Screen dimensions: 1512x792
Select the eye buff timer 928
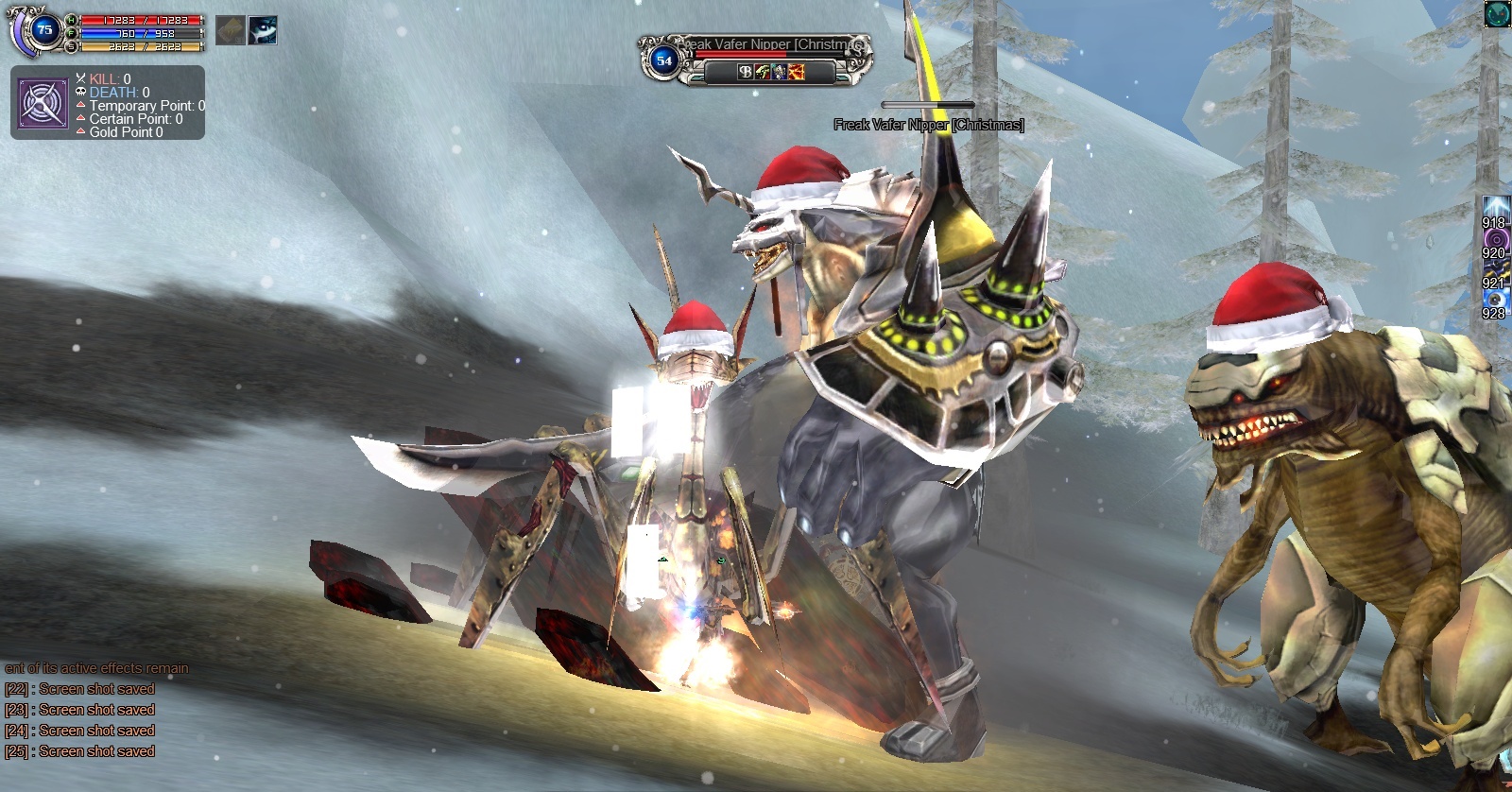pyautogui.click(x=1495, y=301)
